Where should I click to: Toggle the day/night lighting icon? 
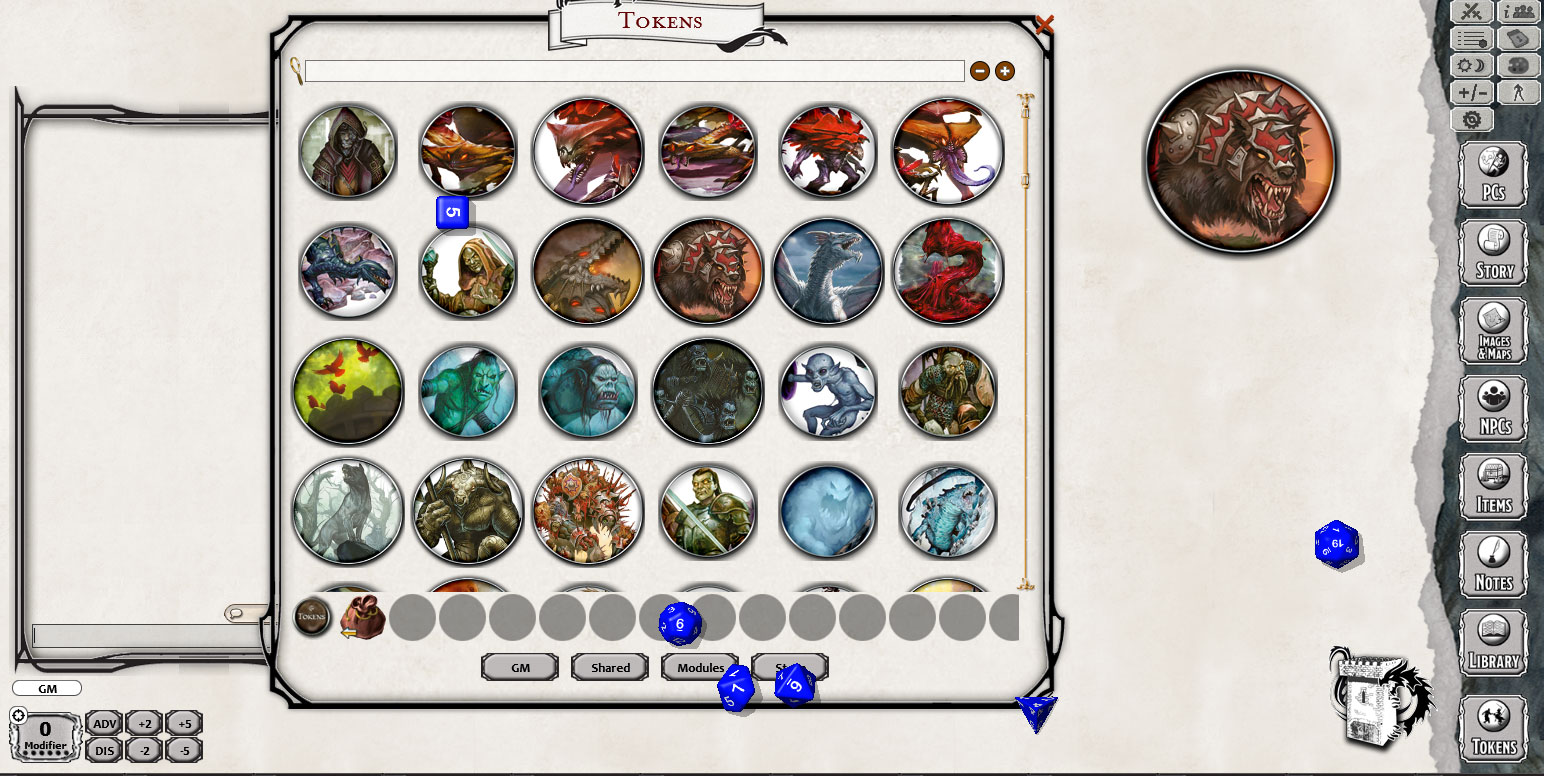(x=1471, y=66)
